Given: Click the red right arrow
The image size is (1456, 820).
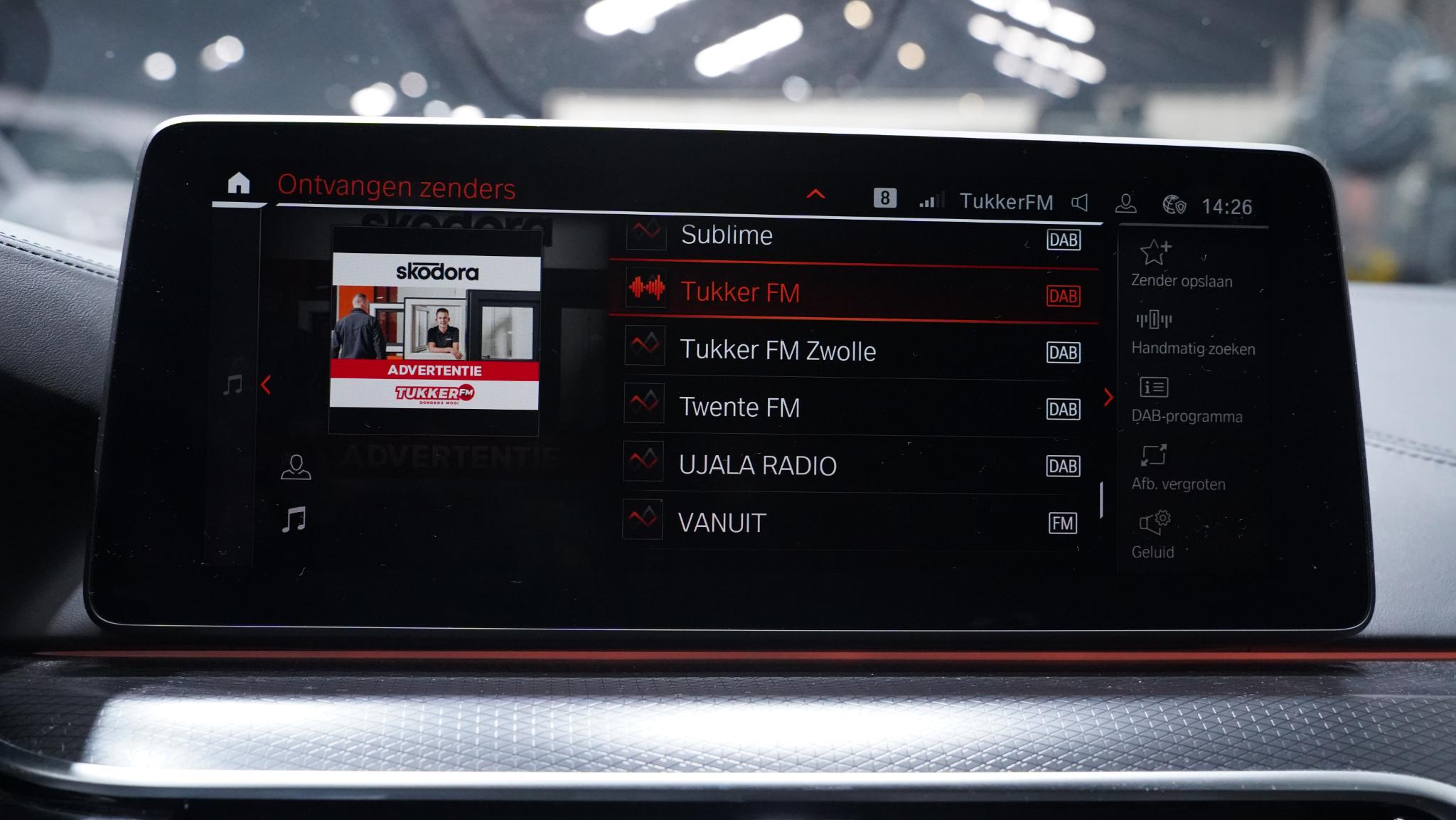Looking at the screenshot, I should coord(1108,398).
